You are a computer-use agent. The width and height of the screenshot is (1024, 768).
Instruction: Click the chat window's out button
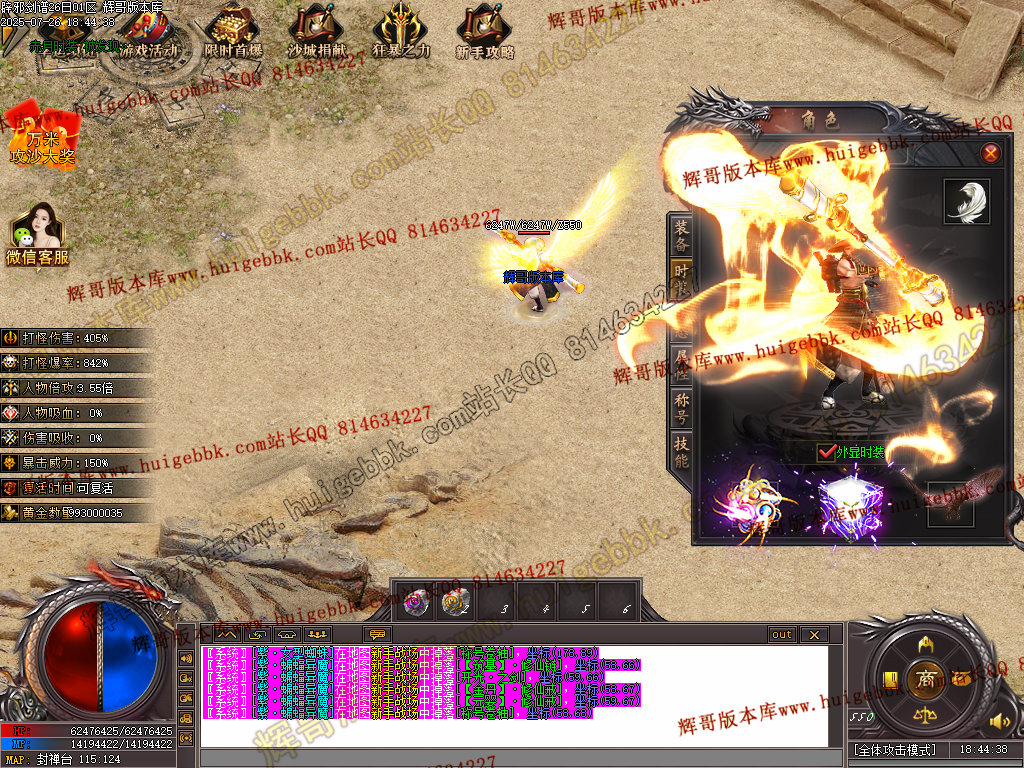pyautogui.click(x=782, y=634)
